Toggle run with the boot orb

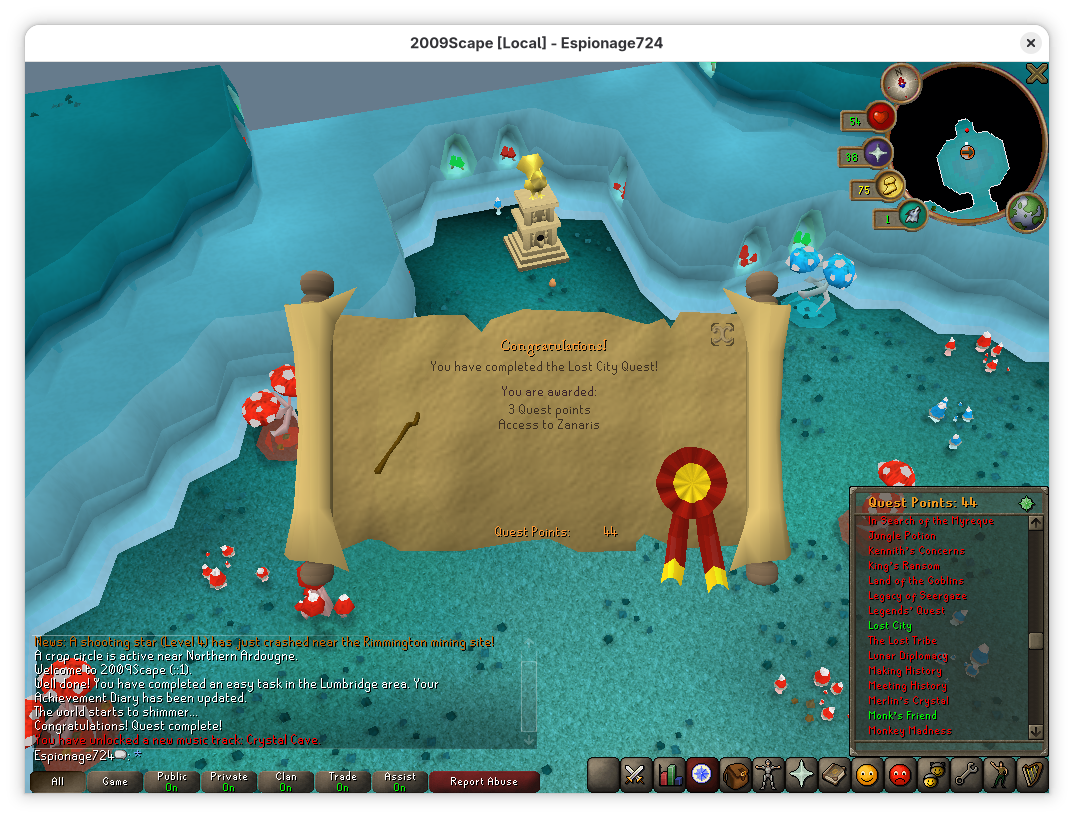click(x=911, y=215)
